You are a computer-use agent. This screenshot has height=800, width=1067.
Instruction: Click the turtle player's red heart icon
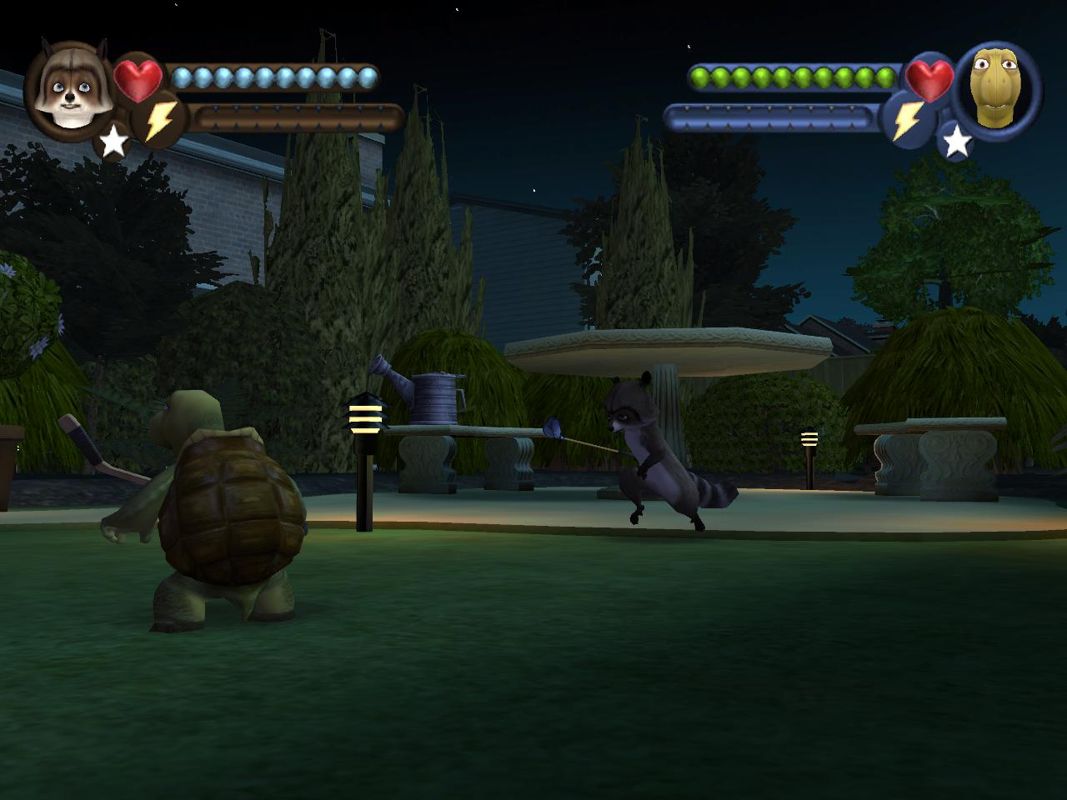coord(929,79)
